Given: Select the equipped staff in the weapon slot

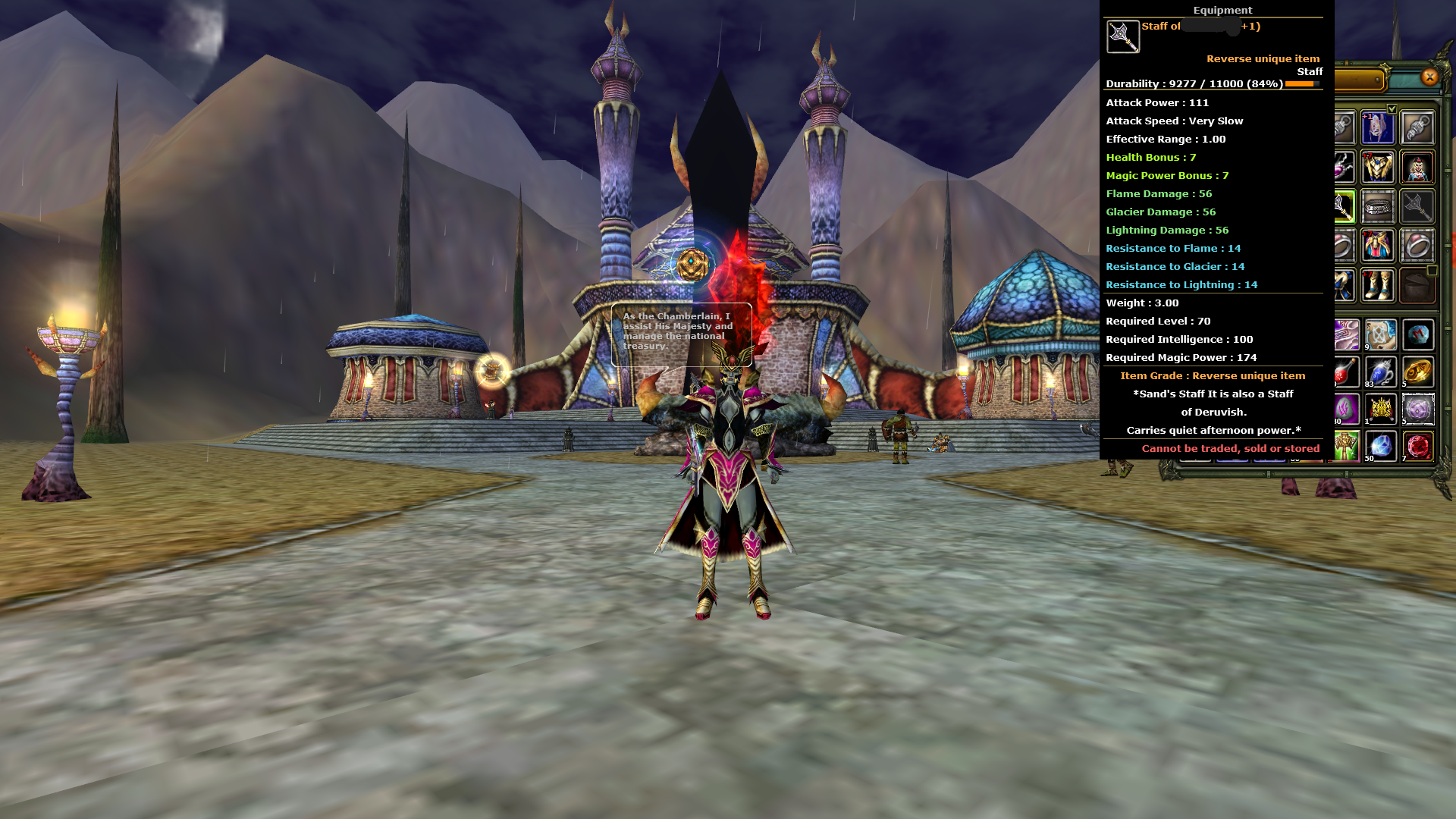Looking at the screenshot, I should (x=1344, y=206).
